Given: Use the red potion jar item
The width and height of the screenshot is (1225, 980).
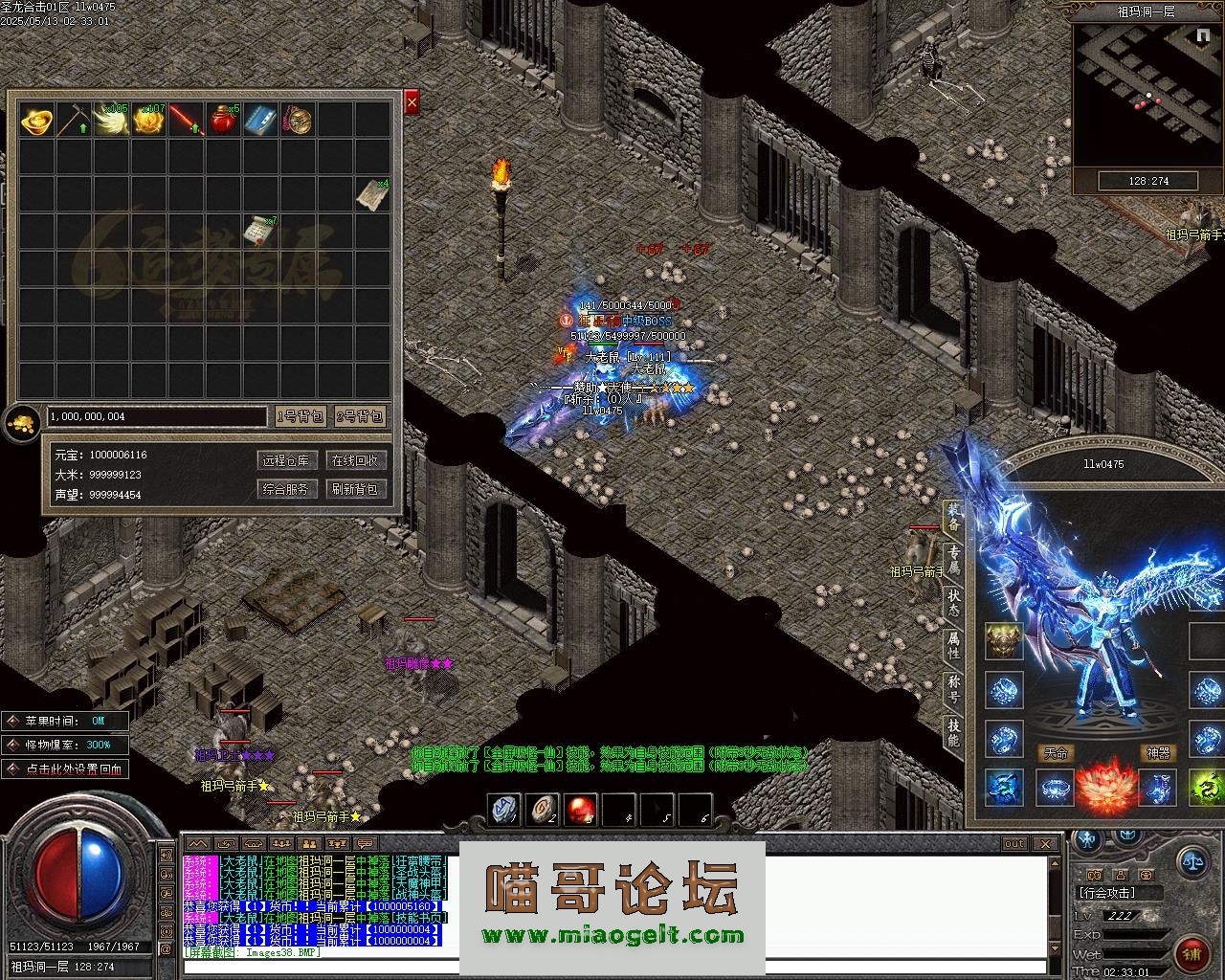Looking at the screenshot, I should 223,120.
